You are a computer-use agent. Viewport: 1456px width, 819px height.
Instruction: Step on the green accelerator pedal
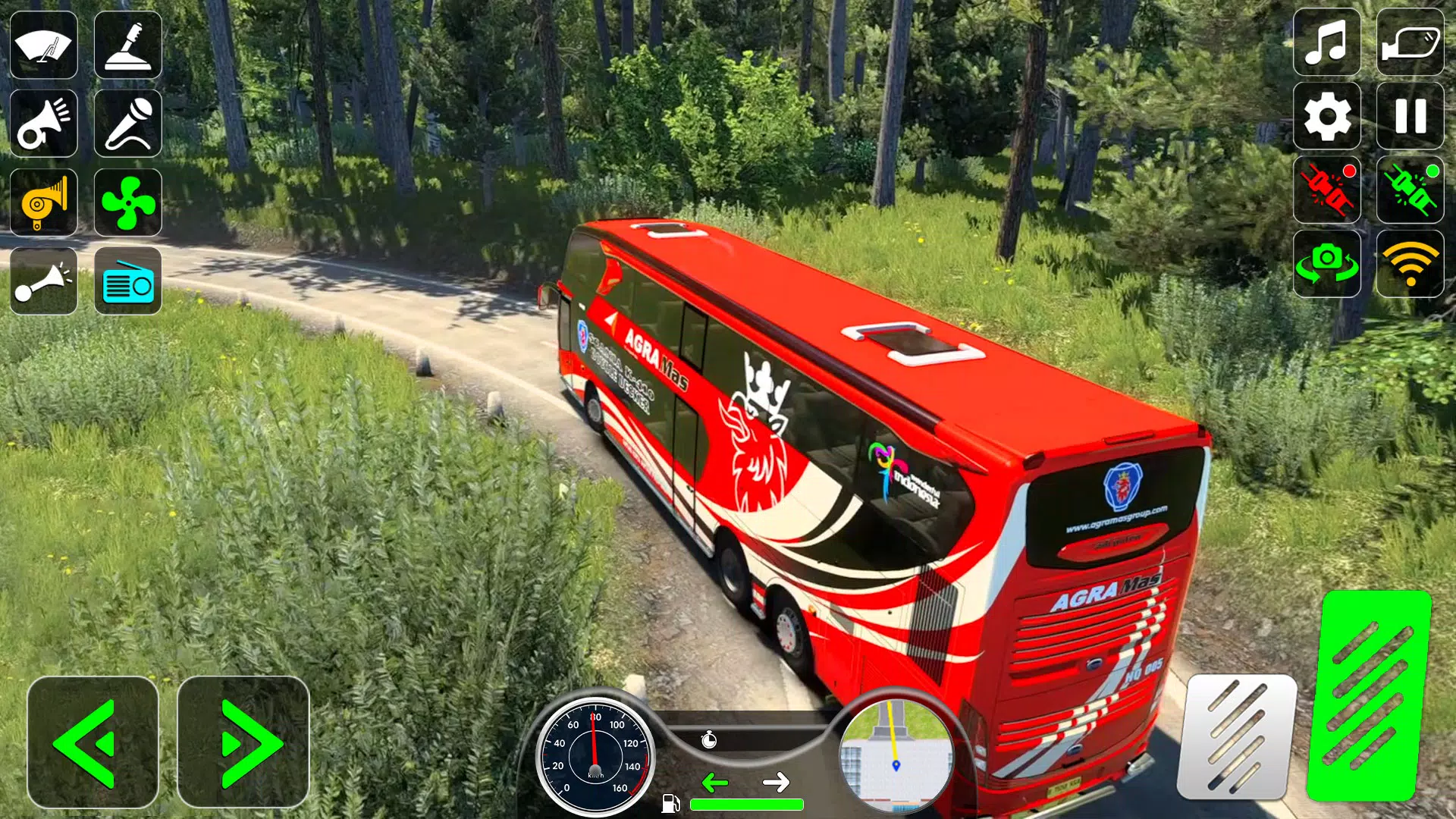1370,695
